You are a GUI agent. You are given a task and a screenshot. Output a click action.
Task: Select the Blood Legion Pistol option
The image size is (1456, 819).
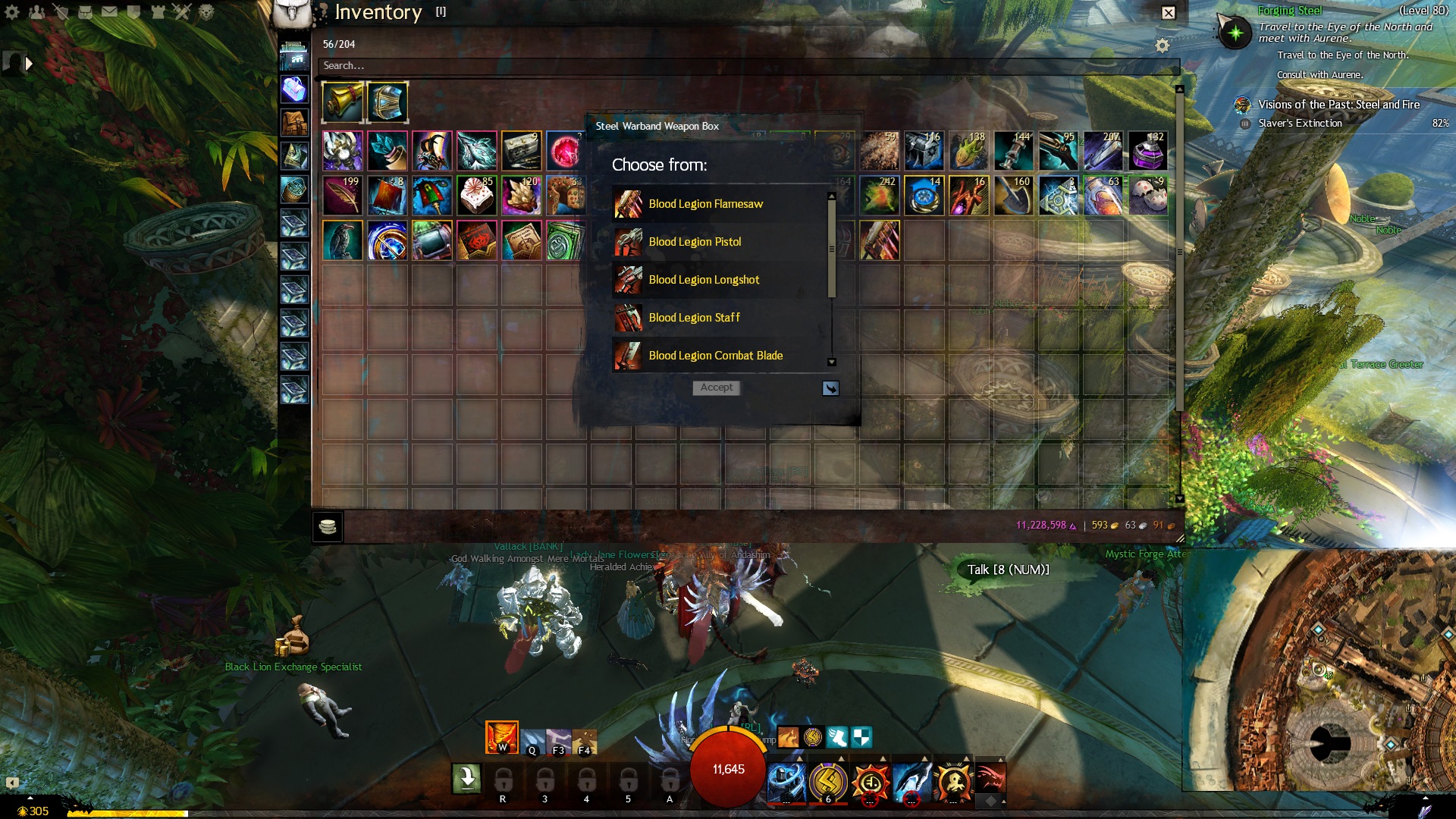click(x=695, y=242)
